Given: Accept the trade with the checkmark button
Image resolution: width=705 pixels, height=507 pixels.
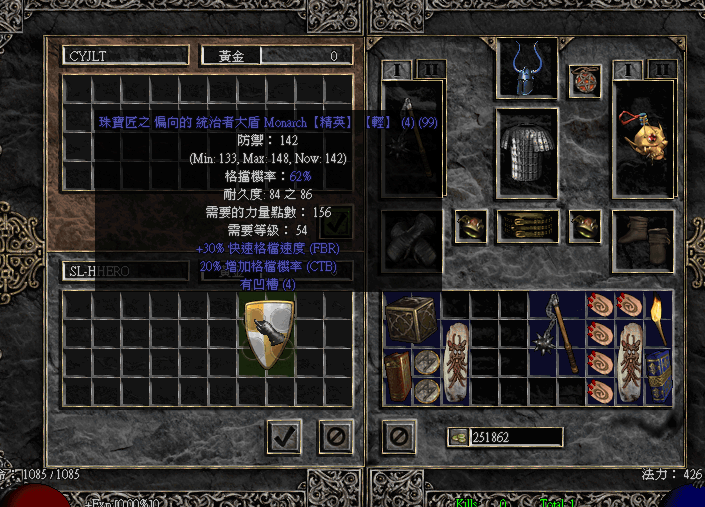Looking at the screenshot, I should coord(284,436).
